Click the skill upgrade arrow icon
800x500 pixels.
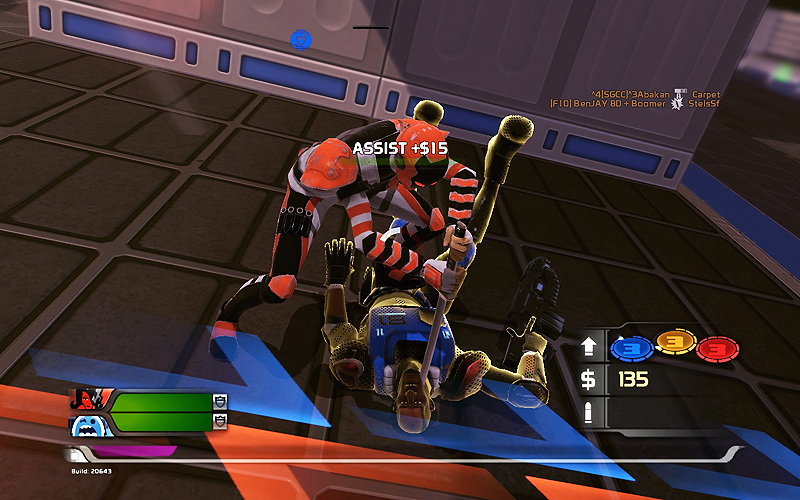[589, 349]
